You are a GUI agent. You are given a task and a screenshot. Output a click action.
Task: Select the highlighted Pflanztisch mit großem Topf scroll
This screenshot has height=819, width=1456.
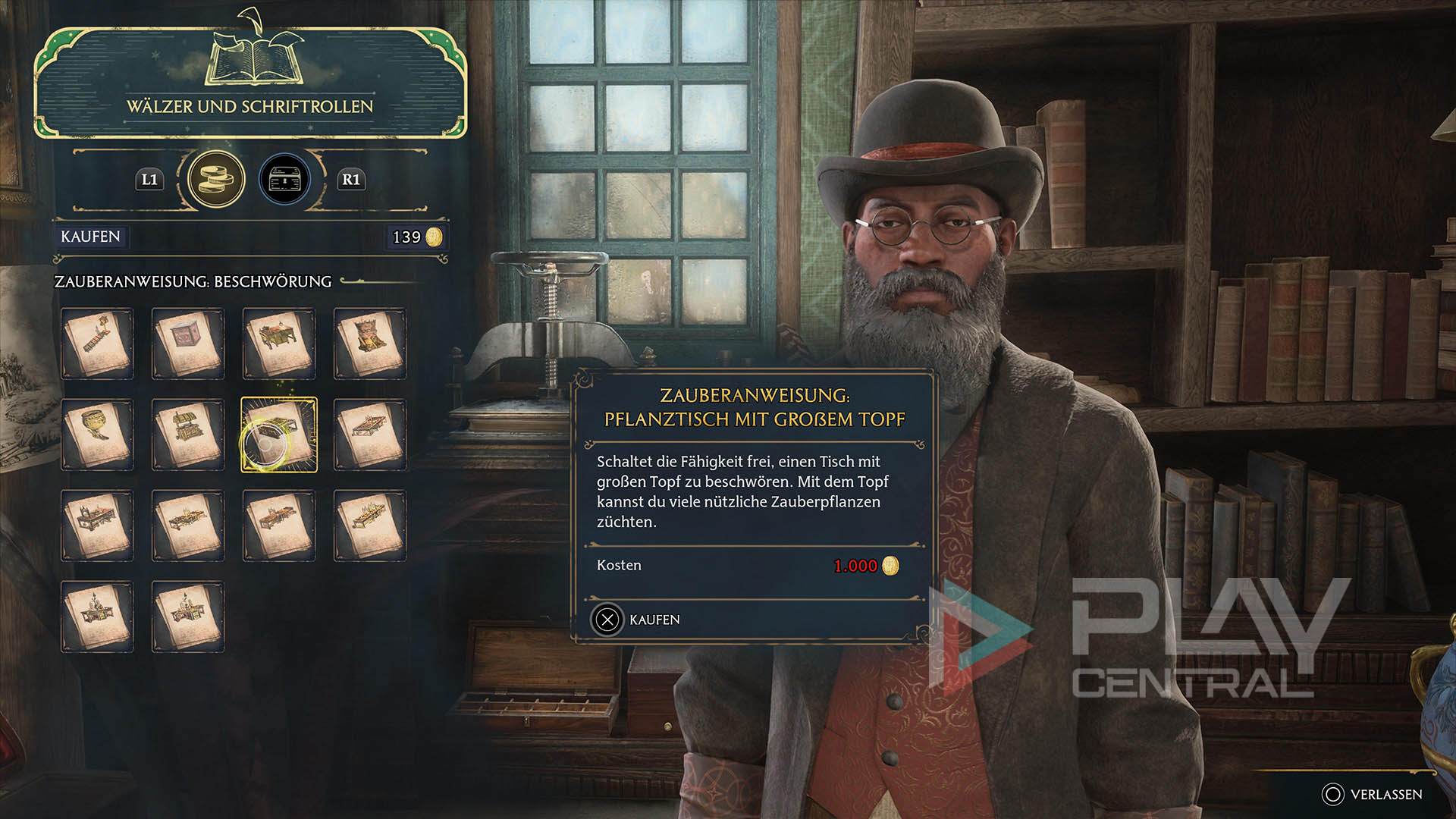tap(278, 435)
